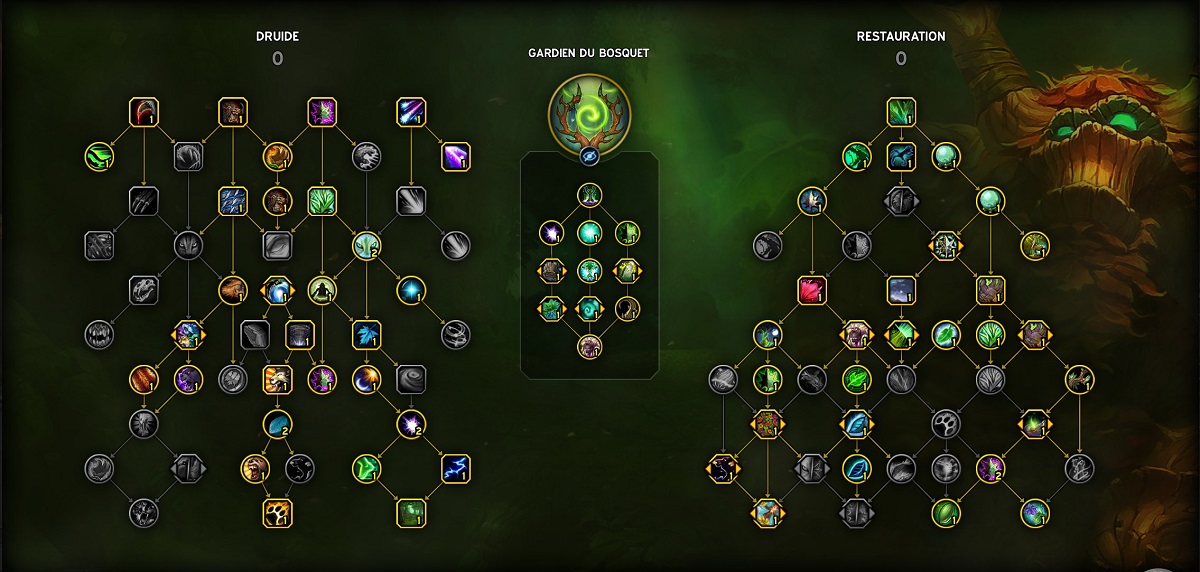The image size is (1200, 572).
Task: Select the yellow leopard-spot talent at Druide tree bottom
Action: click(277, 513)
